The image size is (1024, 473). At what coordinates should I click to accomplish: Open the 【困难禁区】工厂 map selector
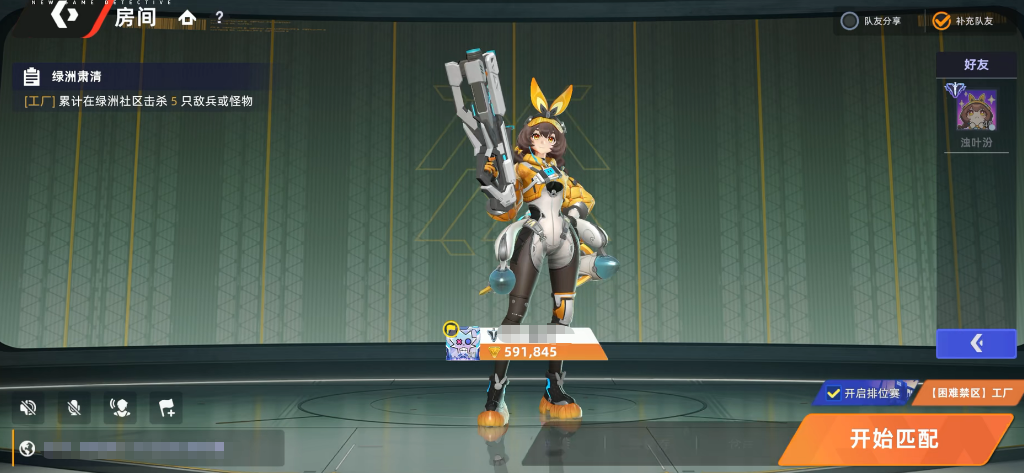965,393
